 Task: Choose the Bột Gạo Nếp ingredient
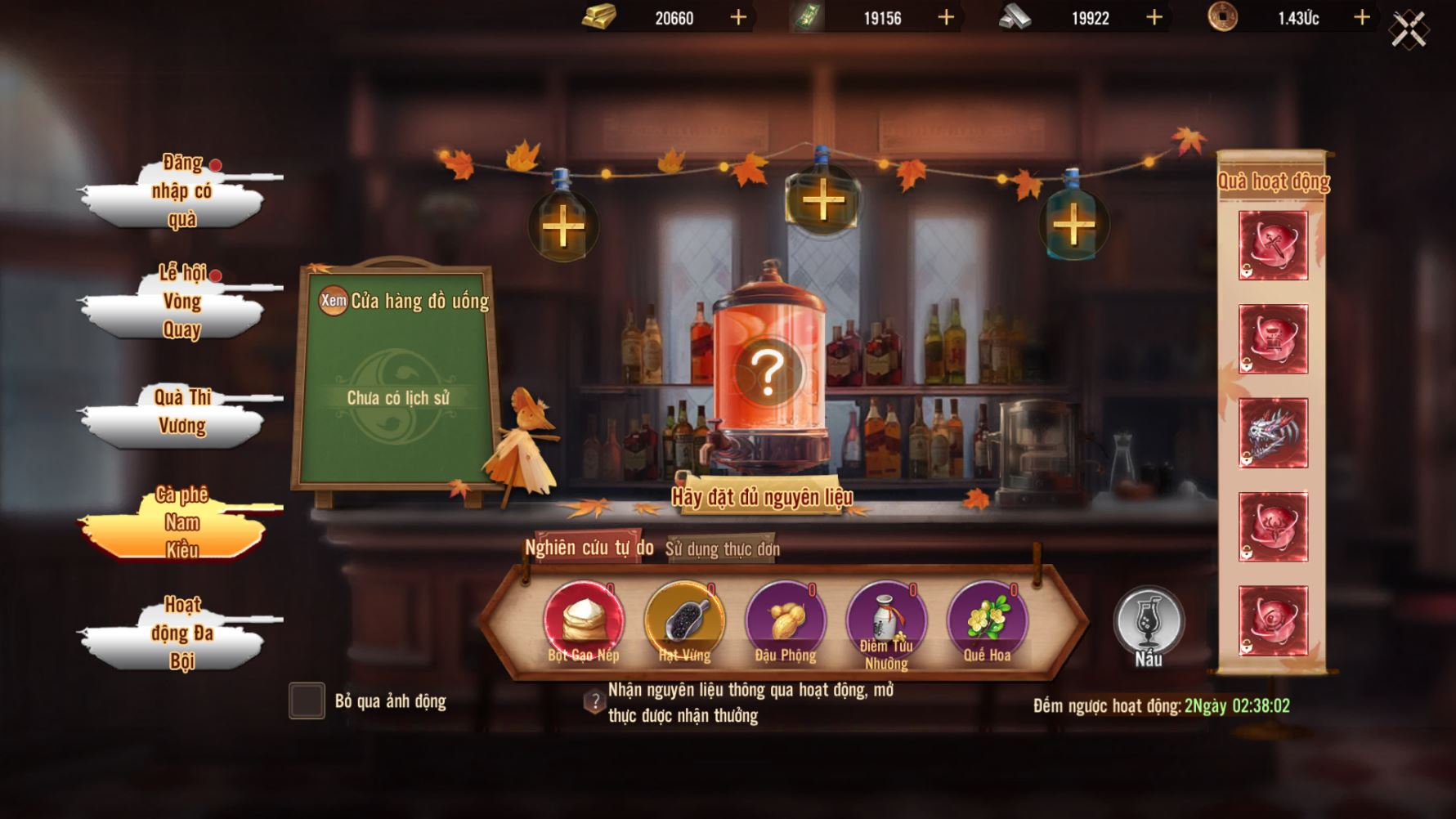pos(584,621)
